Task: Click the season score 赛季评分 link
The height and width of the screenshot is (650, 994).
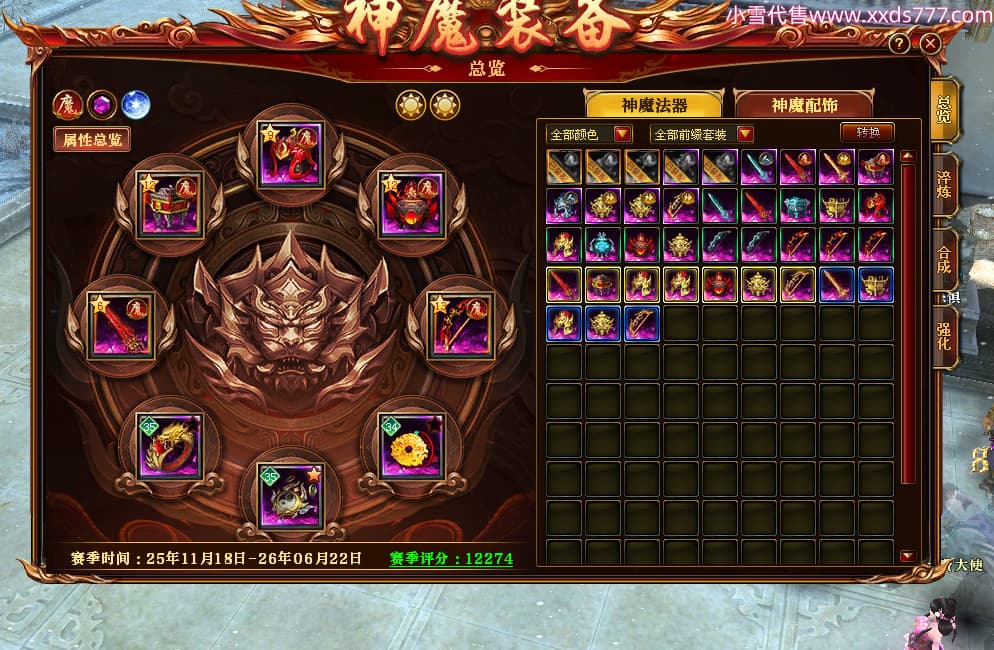Action: click(x=451, y=558)
